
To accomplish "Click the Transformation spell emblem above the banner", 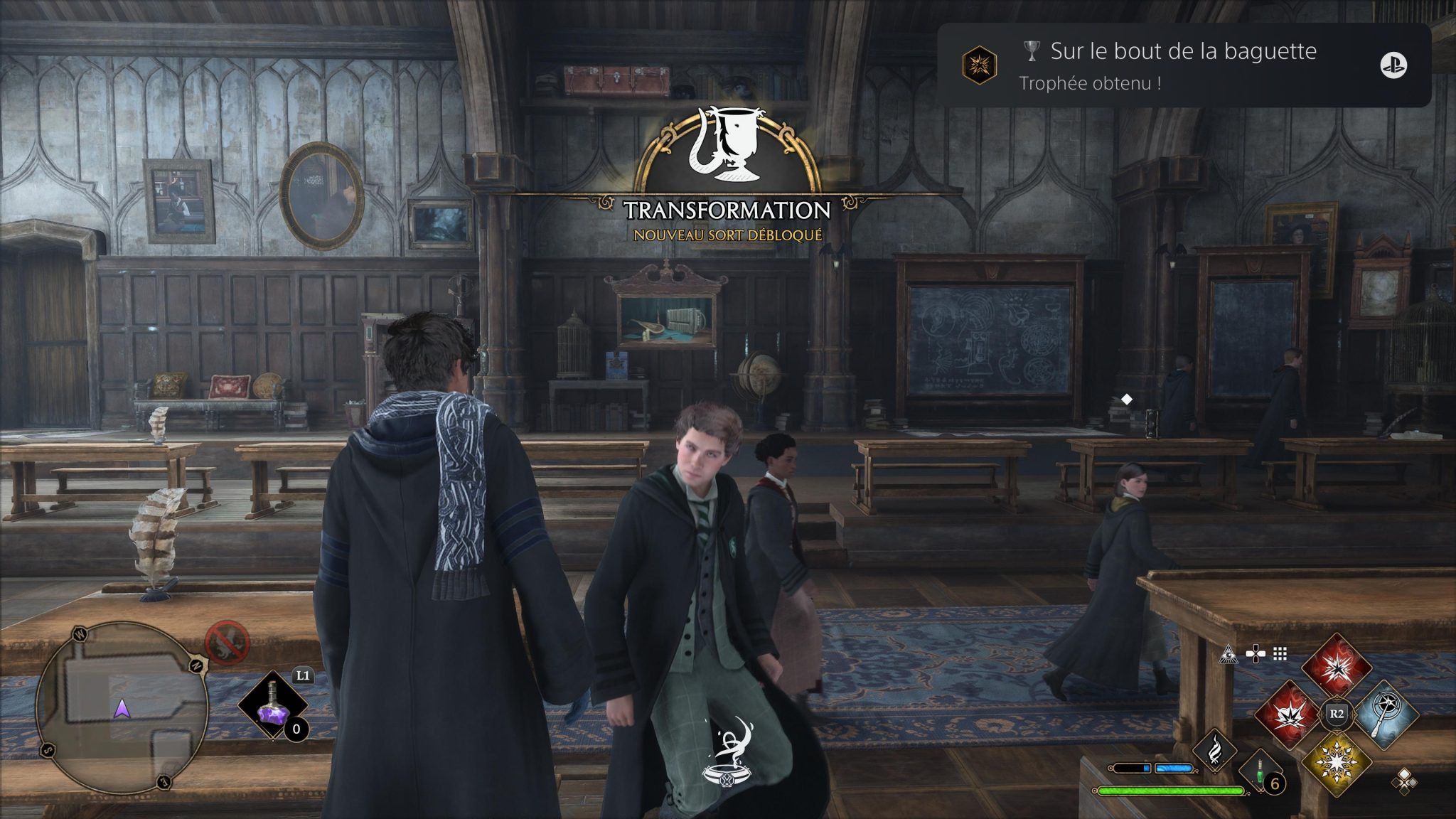I will (727, 146).
